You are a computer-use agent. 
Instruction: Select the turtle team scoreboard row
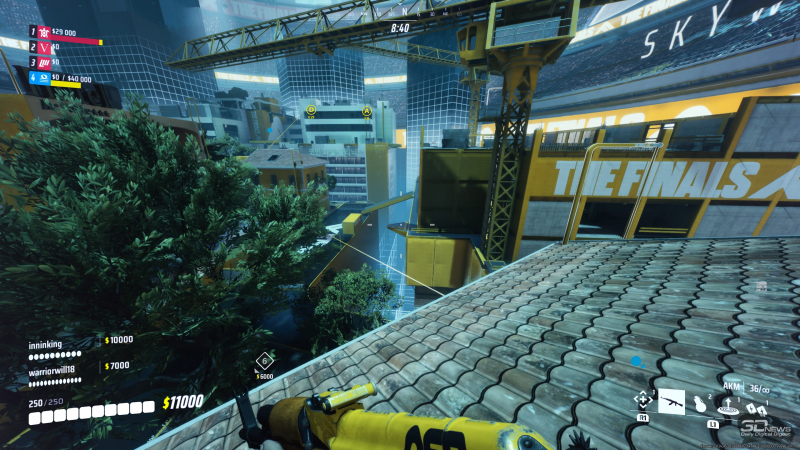(x=65, y=33)
